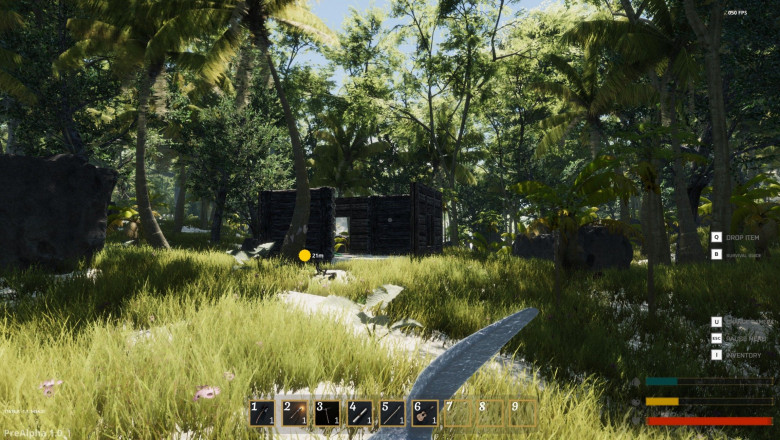
Task: Select empty hotbar slot 7
Action: pos(457,413)
